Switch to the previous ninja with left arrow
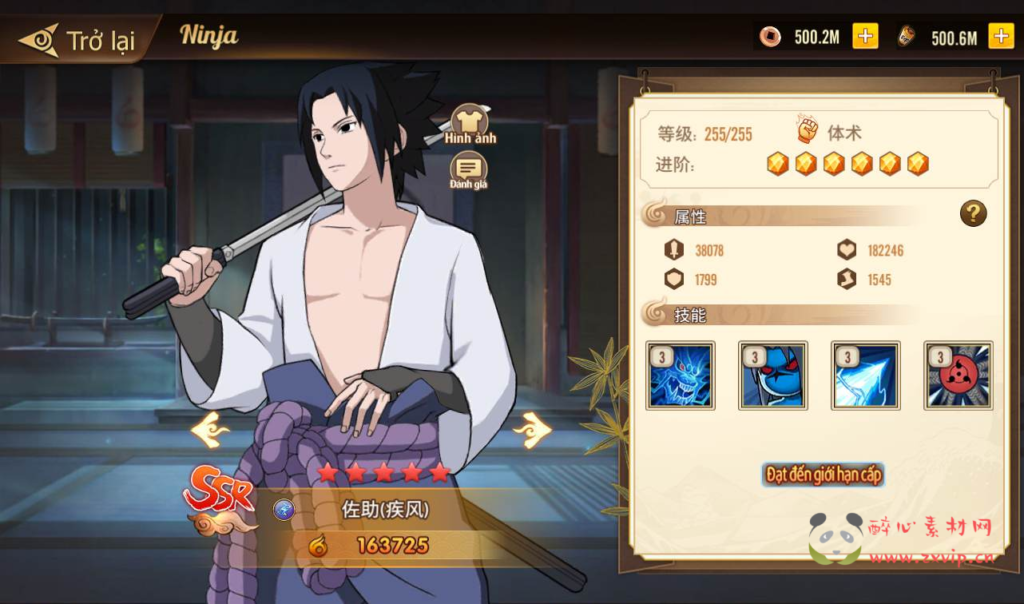This screenshot has width=1024, height=604. click(211, 431)
